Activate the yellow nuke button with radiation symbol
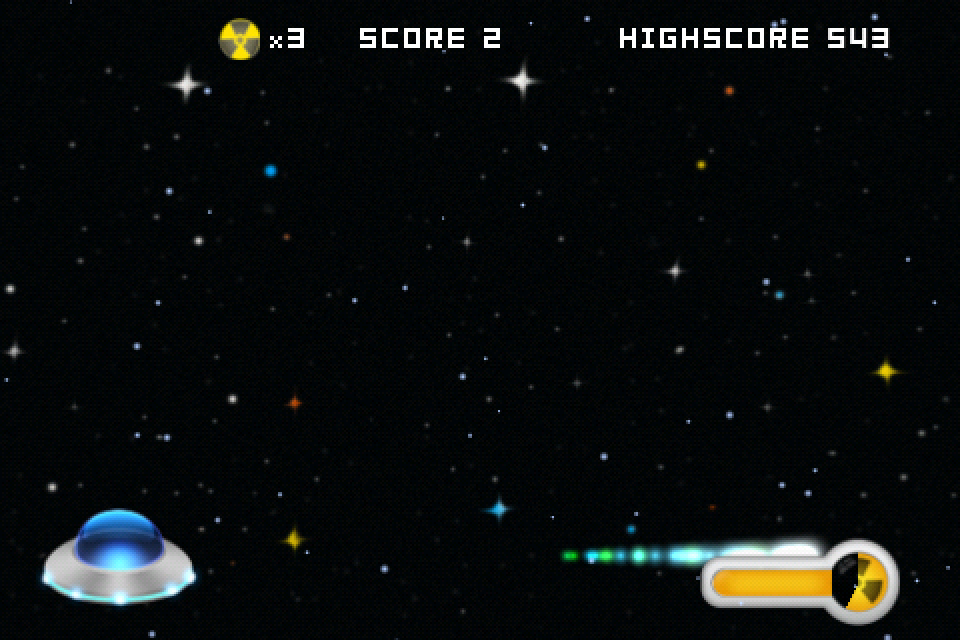The width and height of the screenshot is (960, 640). click(x=861, y=581)
